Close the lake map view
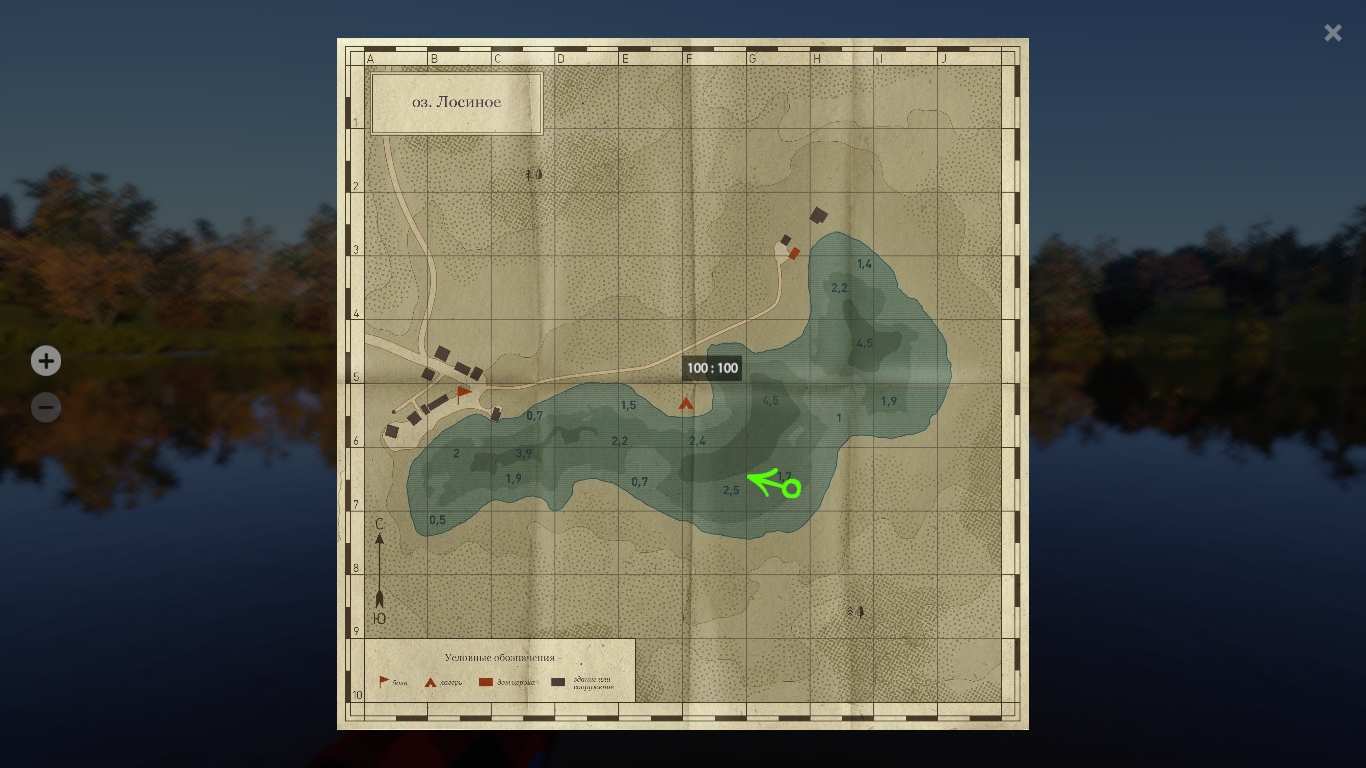This screenshot has width=1366, height=768. pyautogui.click(x=1332, y=33)
